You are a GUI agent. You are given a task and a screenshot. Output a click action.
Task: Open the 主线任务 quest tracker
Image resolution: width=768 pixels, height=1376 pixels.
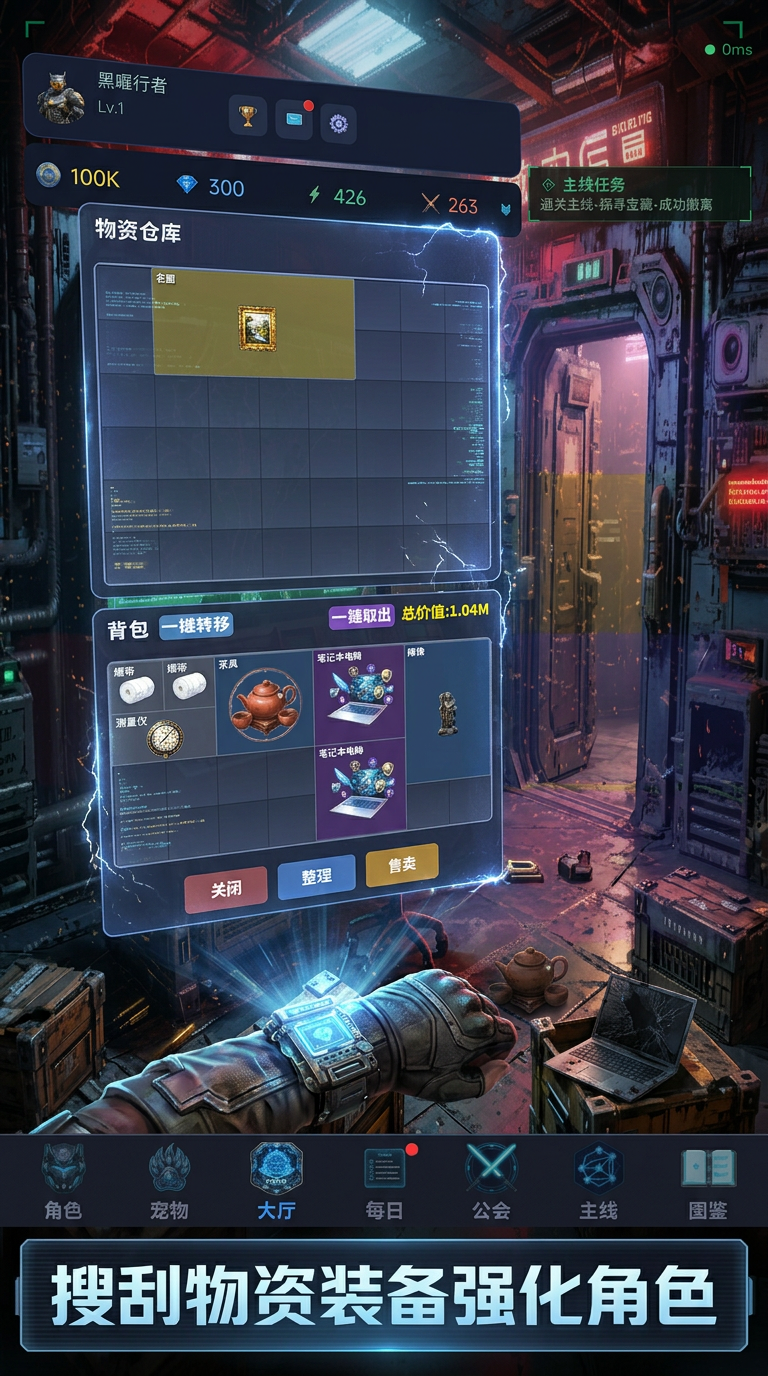coord(639,194)
